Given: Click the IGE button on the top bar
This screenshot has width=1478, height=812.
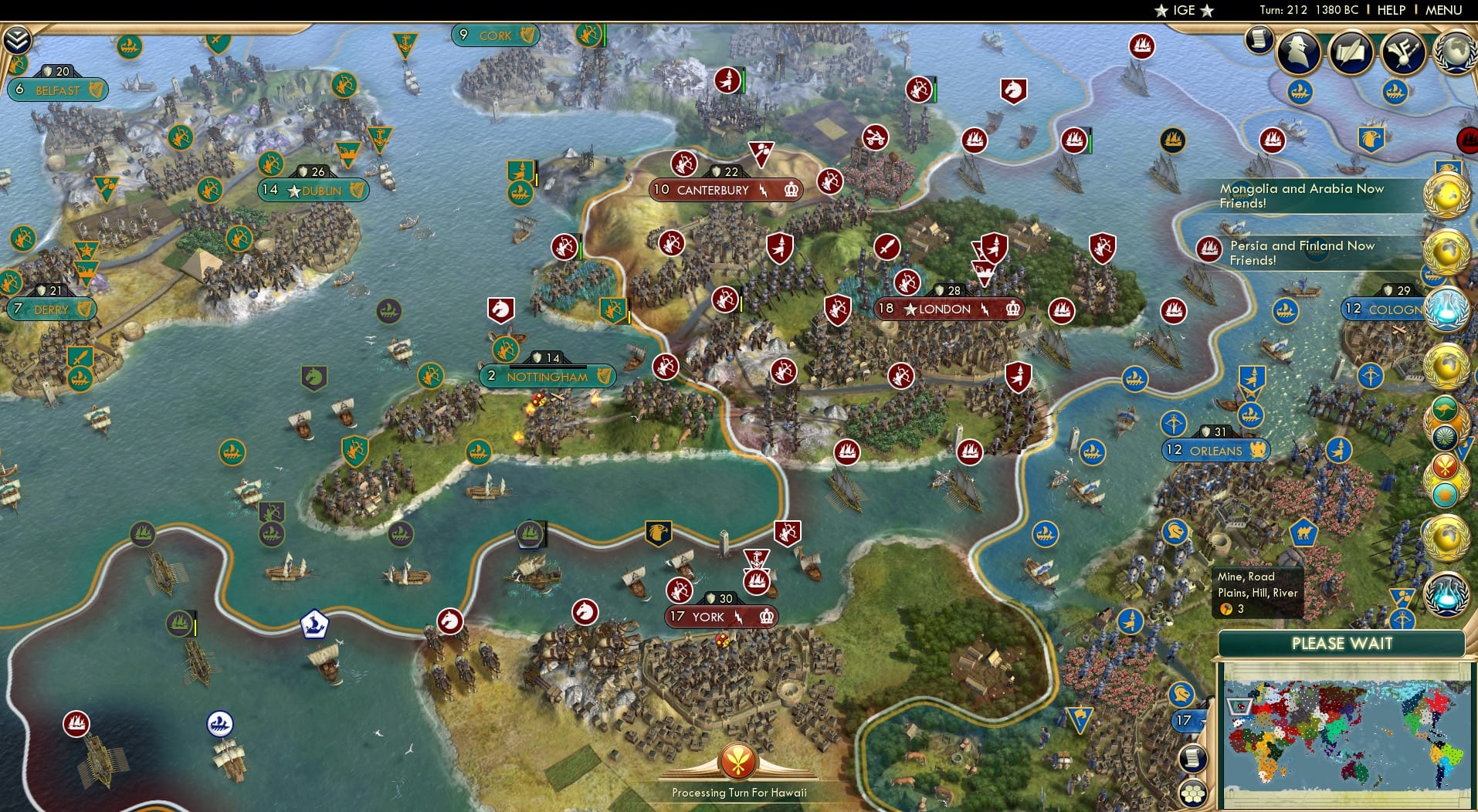Looking at the screenshot, I should point(1183,10).
